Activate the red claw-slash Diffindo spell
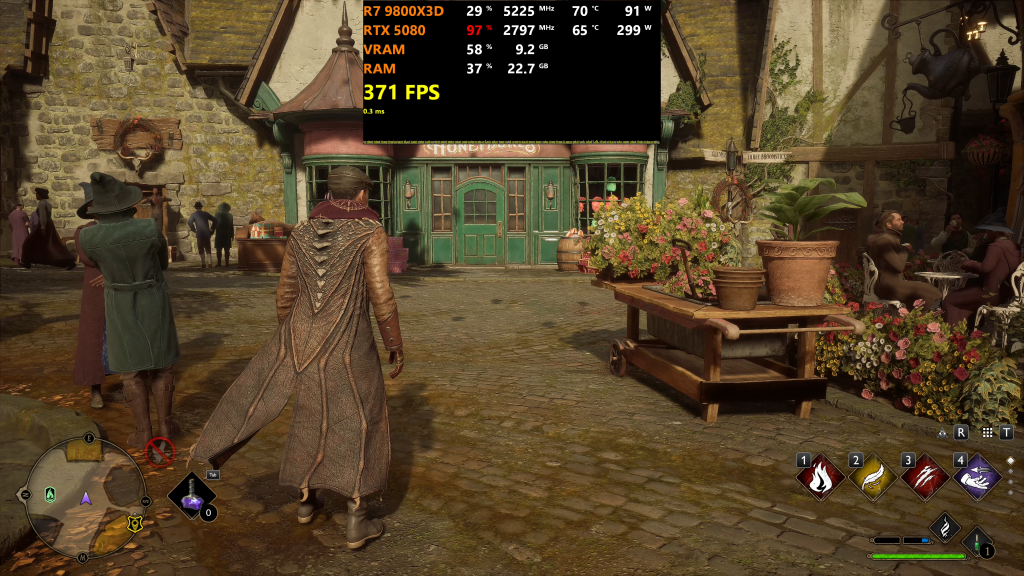1024x576 pixels. tap(925, 476)
